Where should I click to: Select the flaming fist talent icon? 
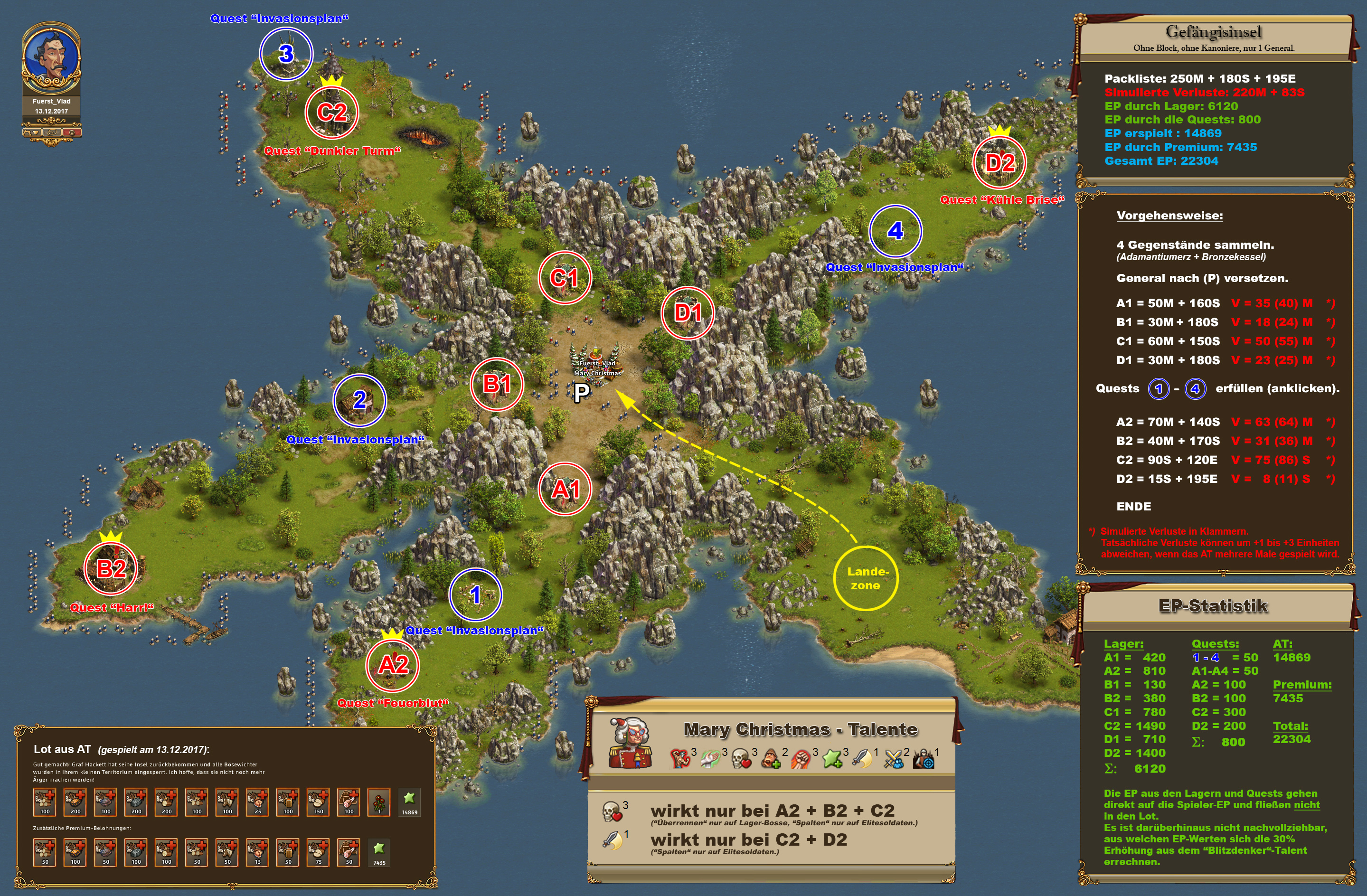click(801, 759)
